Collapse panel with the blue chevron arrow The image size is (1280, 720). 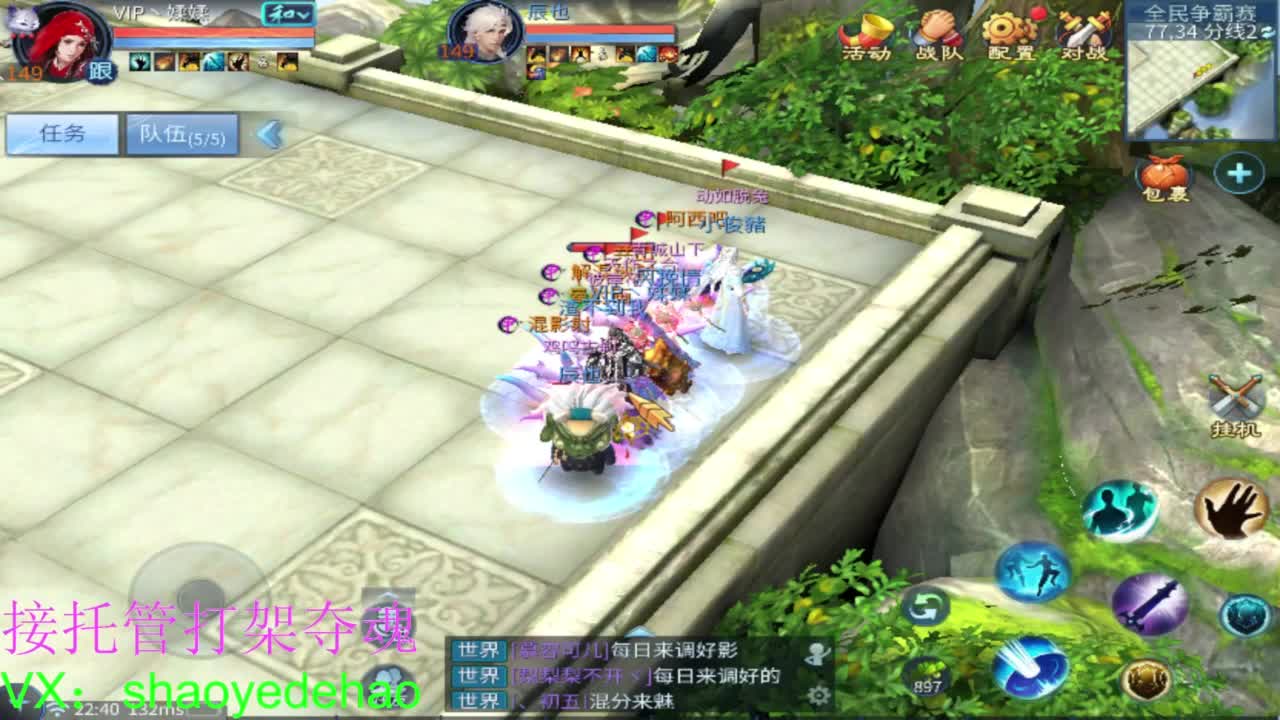268,135
